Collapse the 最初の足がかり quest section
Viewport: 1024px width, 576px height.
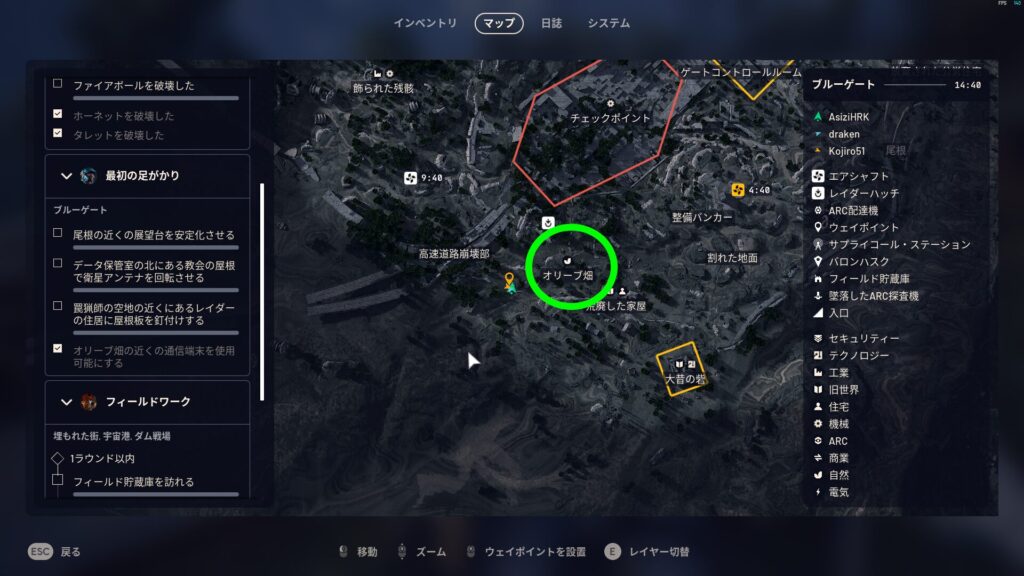pyautogui.click(x=67, y=176)
